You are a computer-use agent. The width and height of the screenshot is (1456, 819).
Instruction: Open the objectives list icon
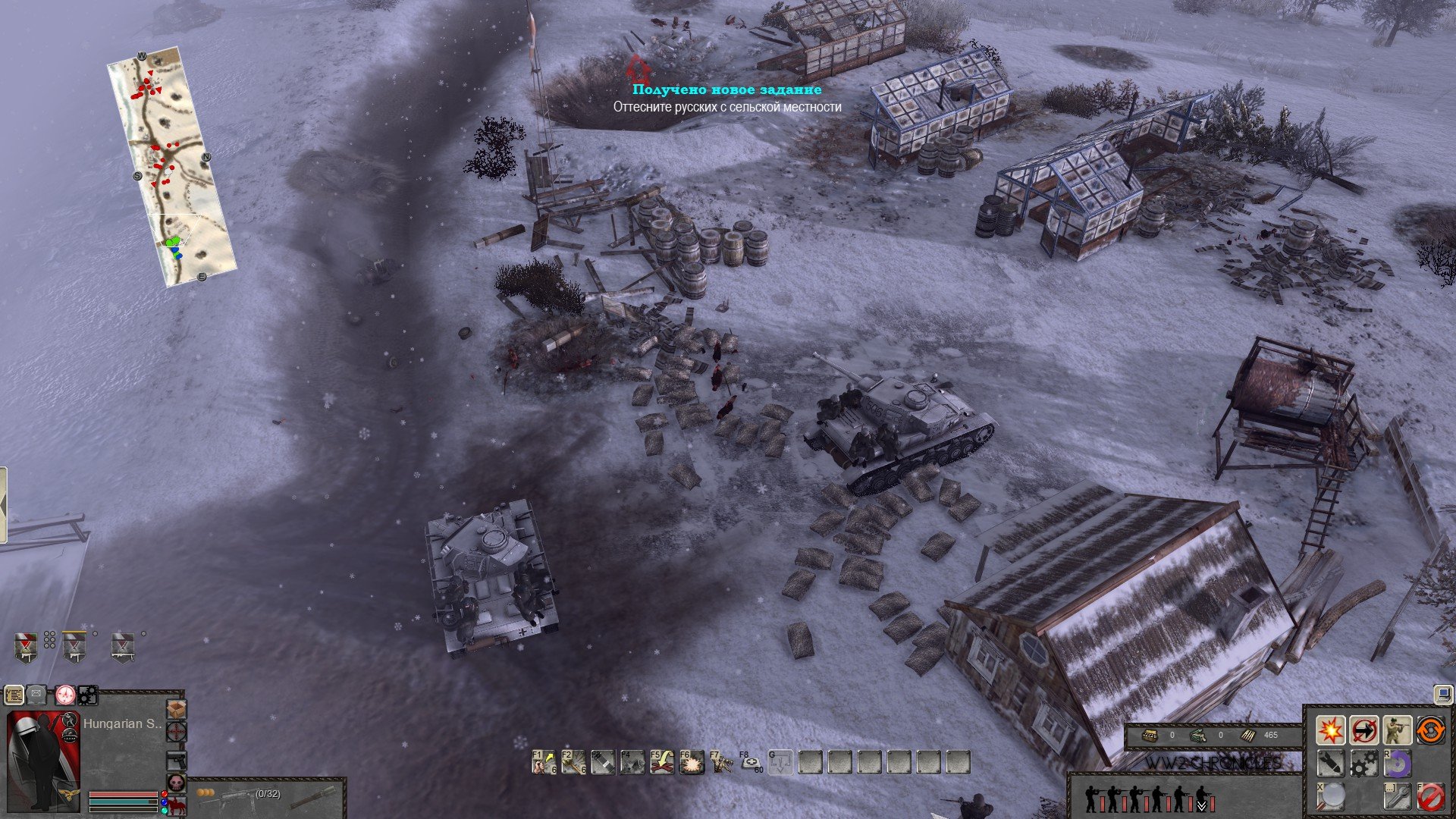click(14, 694)
